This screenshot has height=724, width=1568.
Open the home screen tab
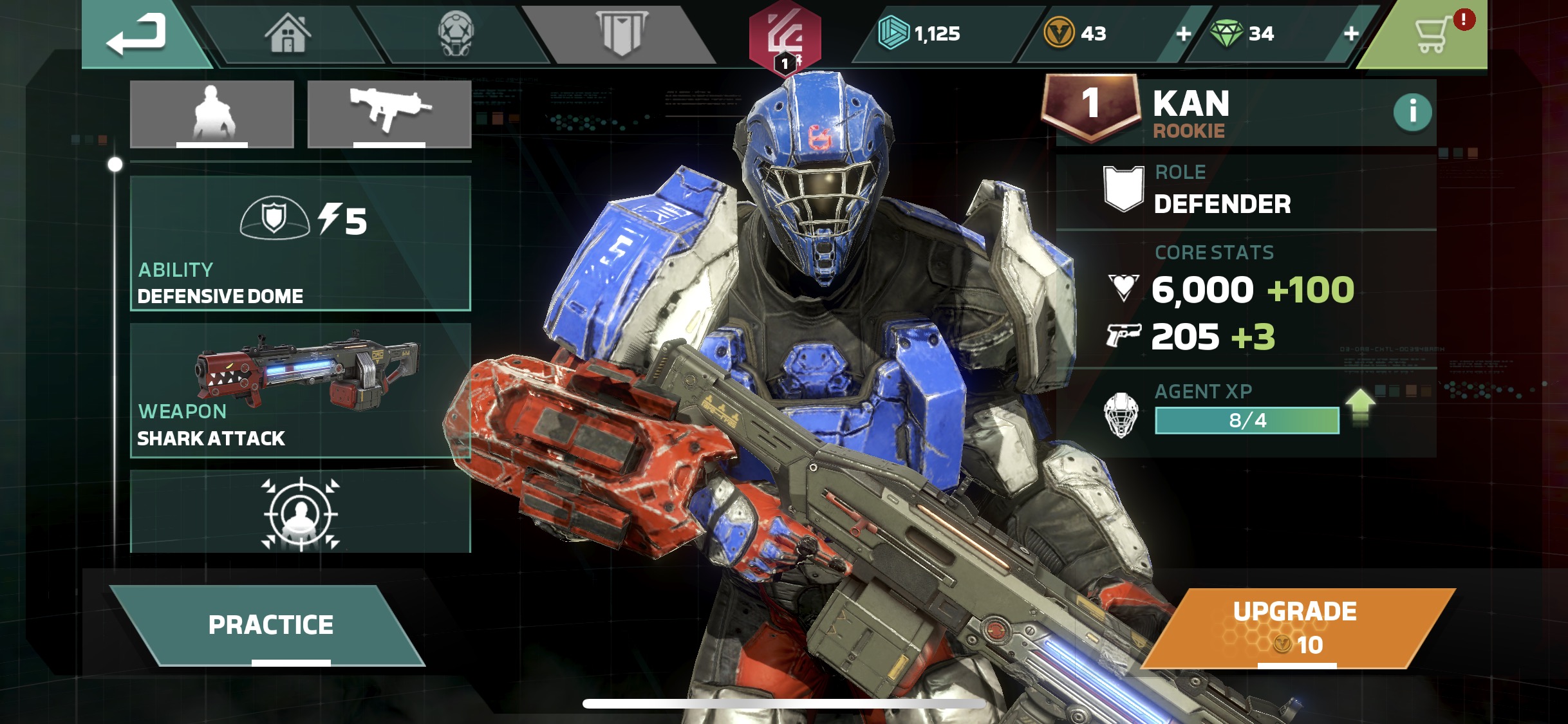click(288, 33)
